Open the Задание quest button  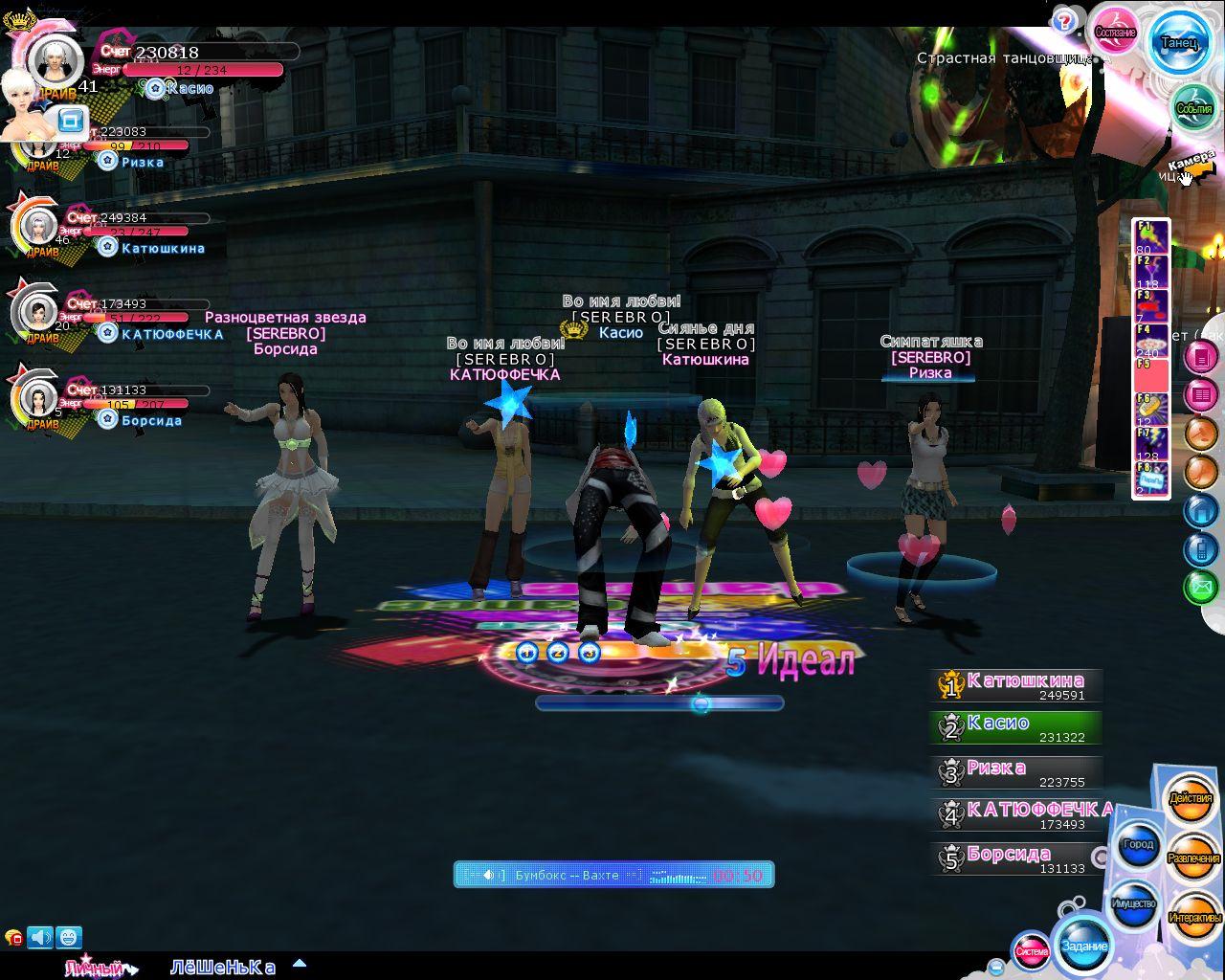(x=1084, y=946)
